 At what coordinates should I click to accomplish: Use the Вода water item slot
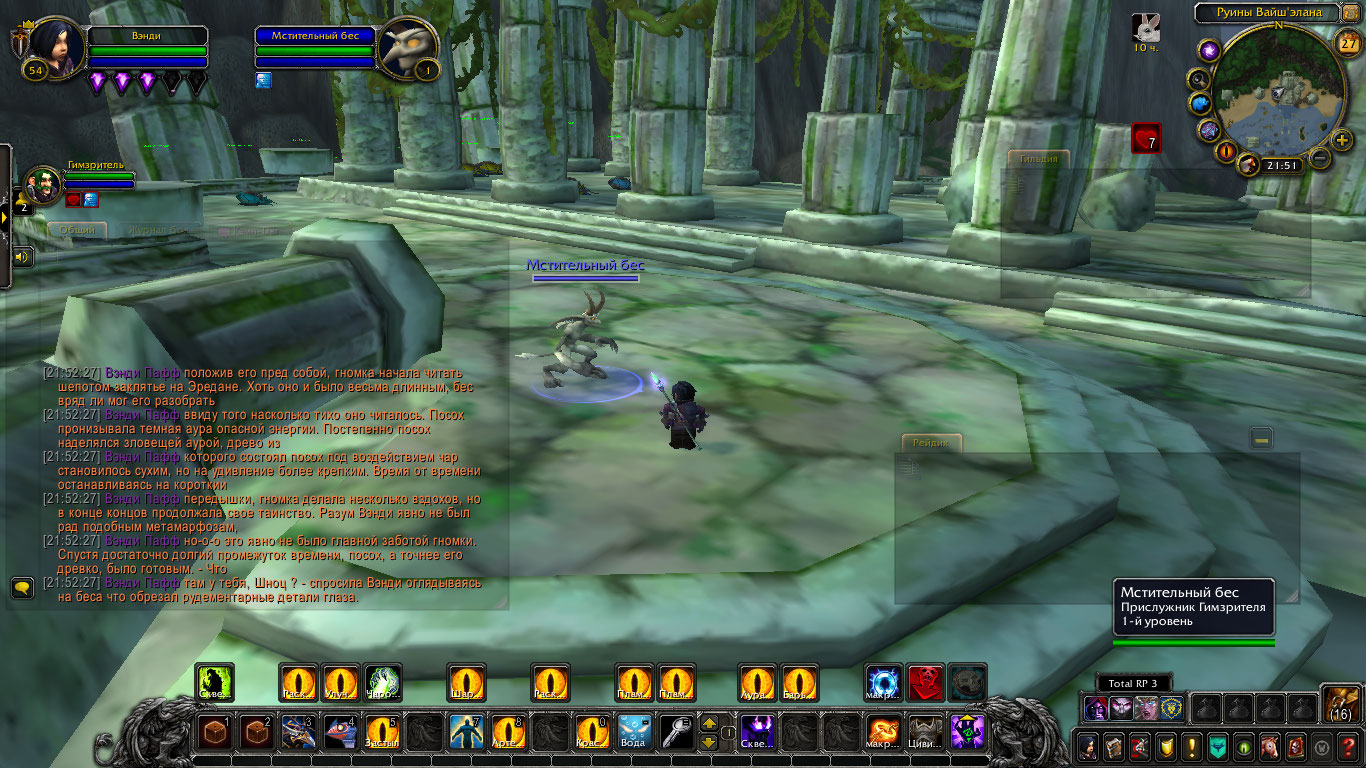[x=634, y=732]
